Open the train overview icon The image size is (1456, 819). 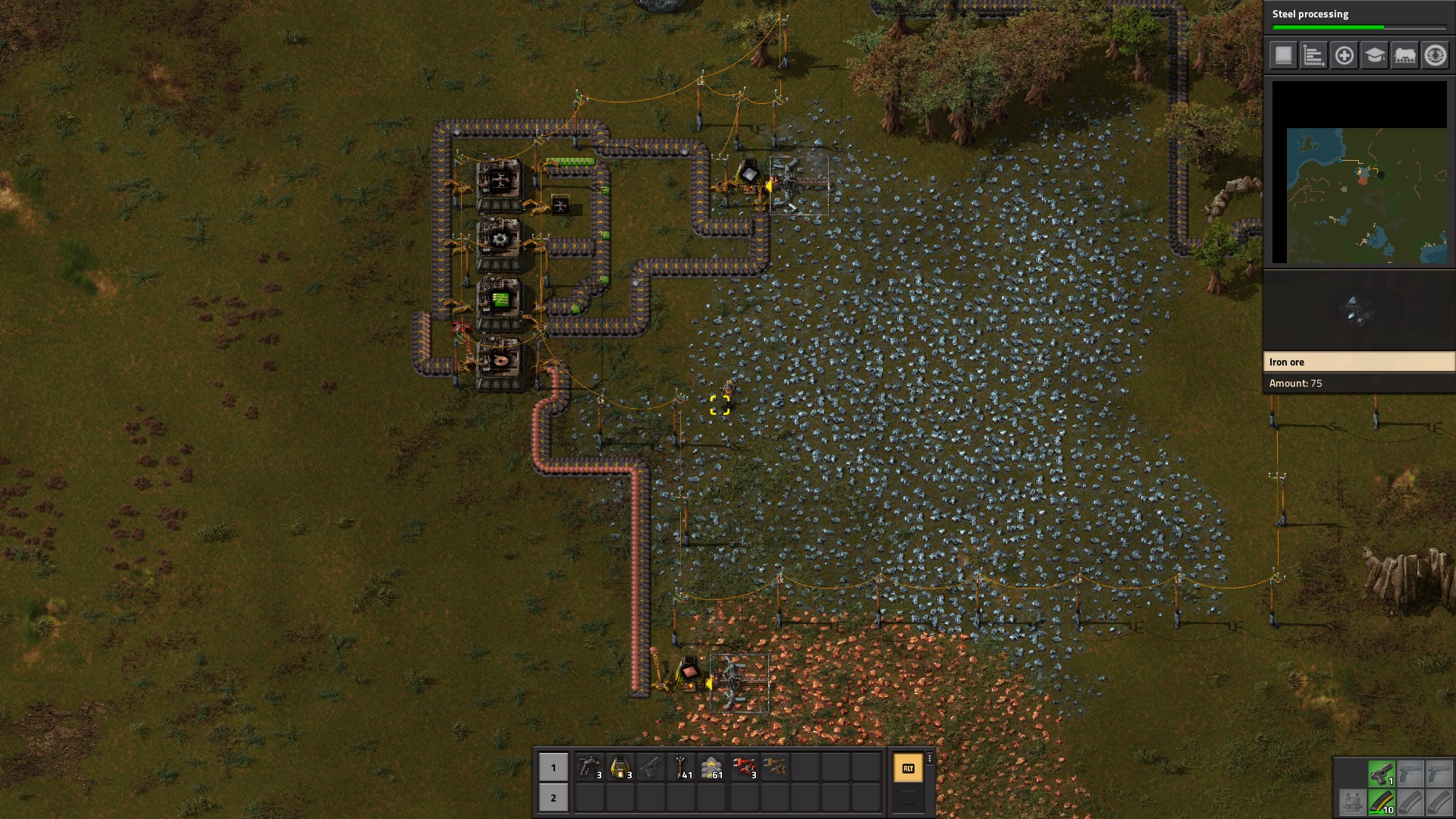pyautogui.click(x=1404, y=55)
